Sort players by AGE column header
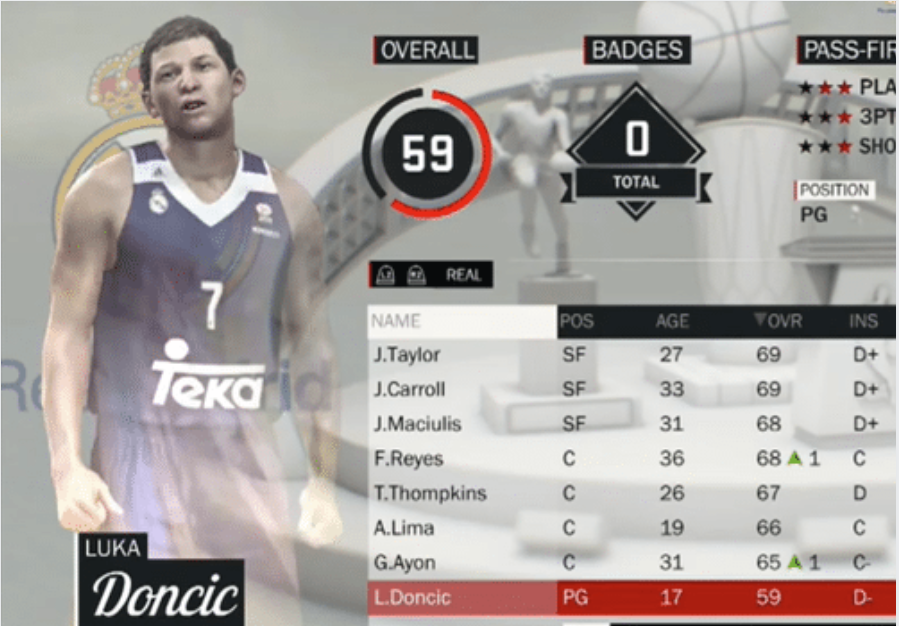Image resolution: width=899 pixels, height=626 pixels. tap(672, 321)
